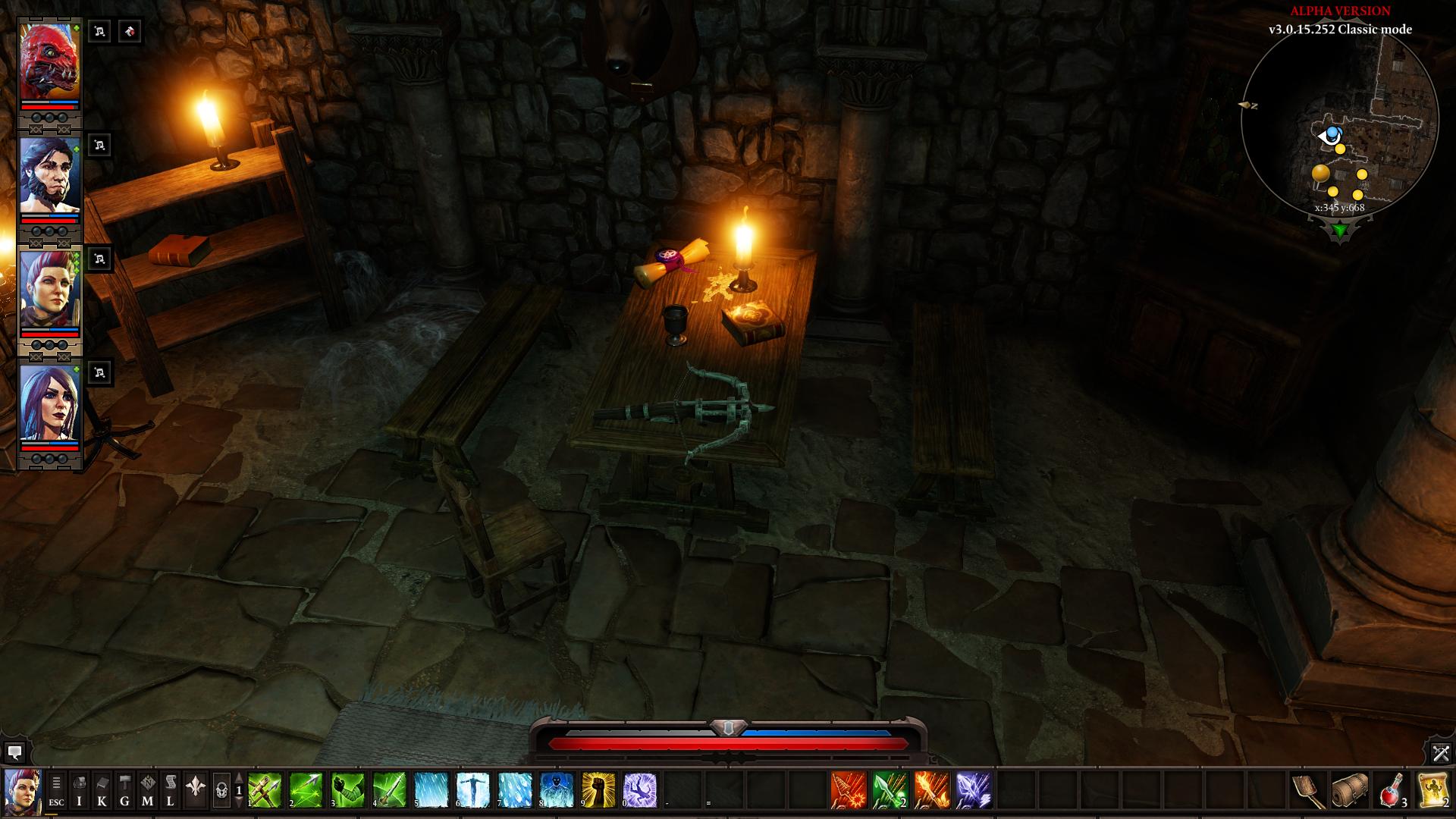The width and height of the screenshot is (1456, 819).
Task: Use the bedroll item in the hotbar
Action: click(x=1350, y=791)
